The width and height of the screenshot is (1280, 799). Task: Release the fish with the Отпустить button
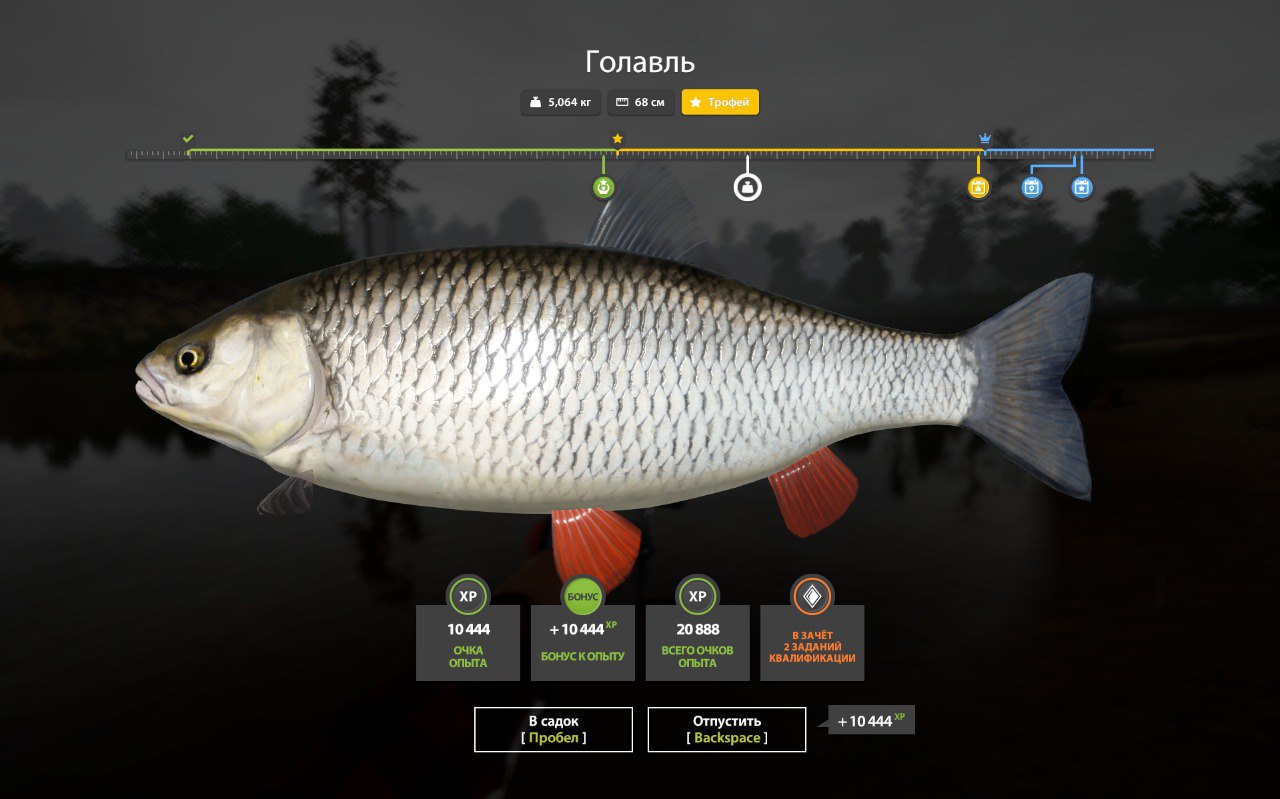[727, 729]
